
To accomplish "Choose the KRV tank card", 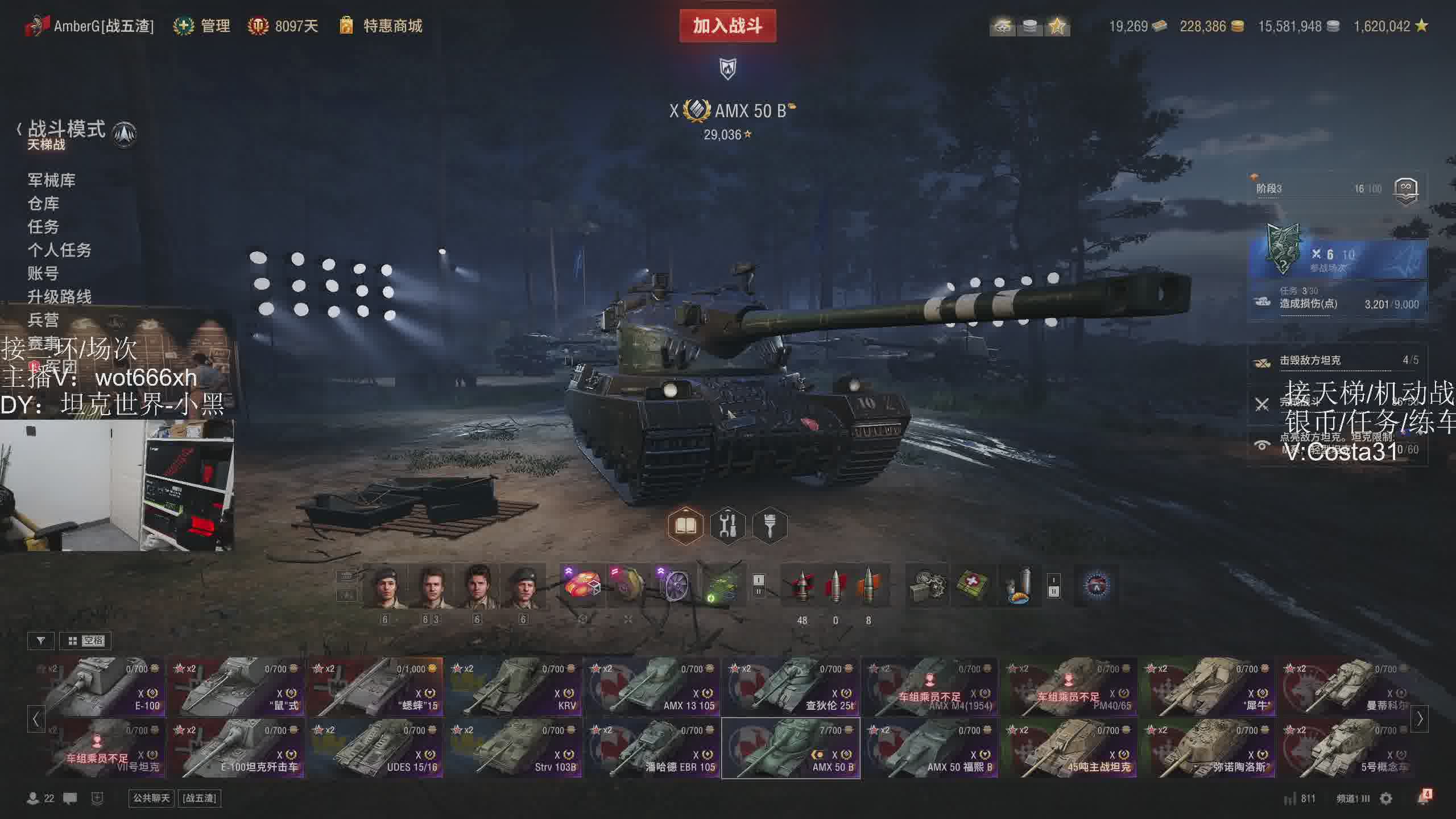I will click(x=514, y=687).
